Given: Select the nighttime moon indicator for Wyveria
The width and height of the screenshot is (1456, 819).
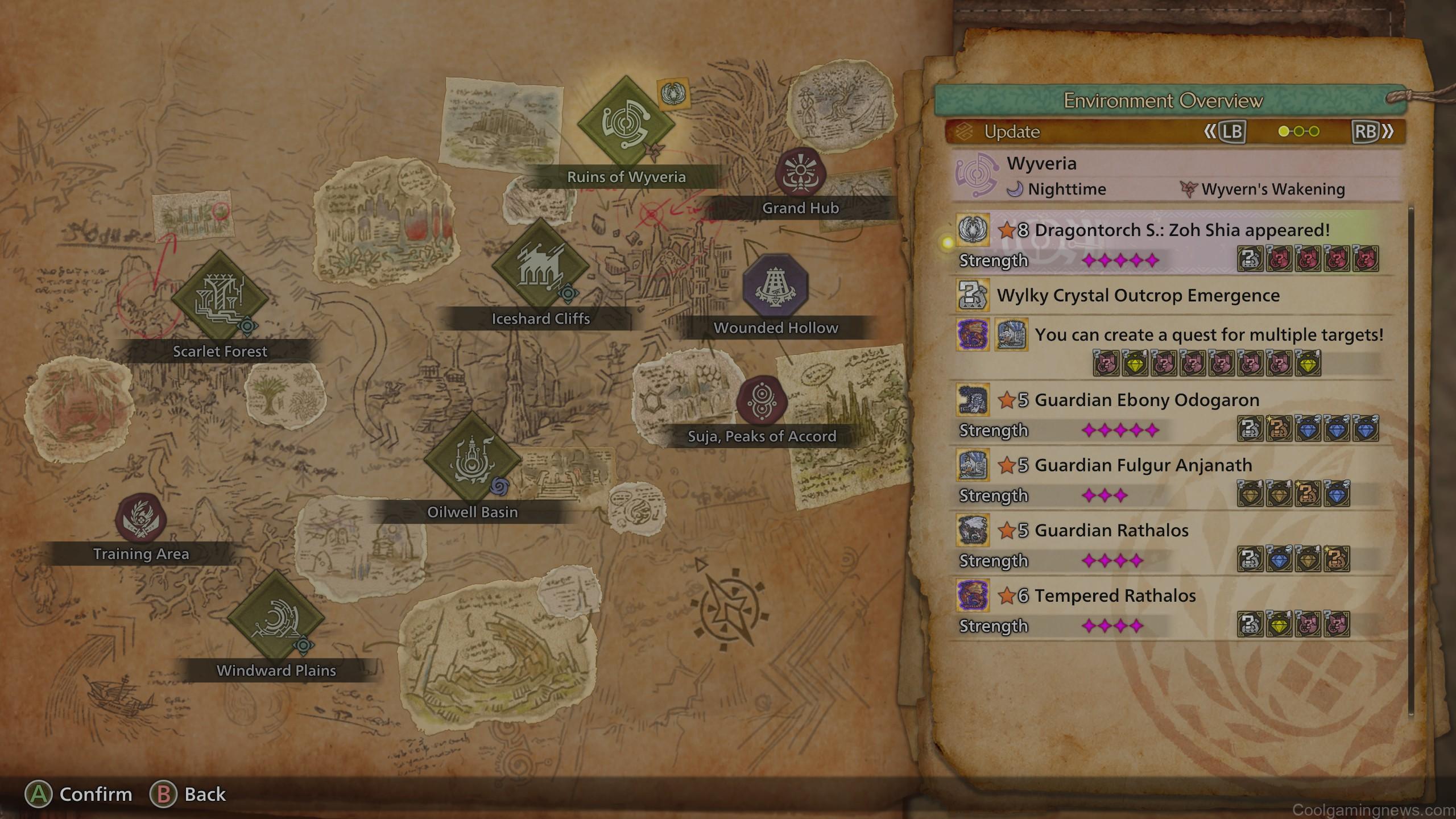Looking at the screenshot, I should (1016, 189).
